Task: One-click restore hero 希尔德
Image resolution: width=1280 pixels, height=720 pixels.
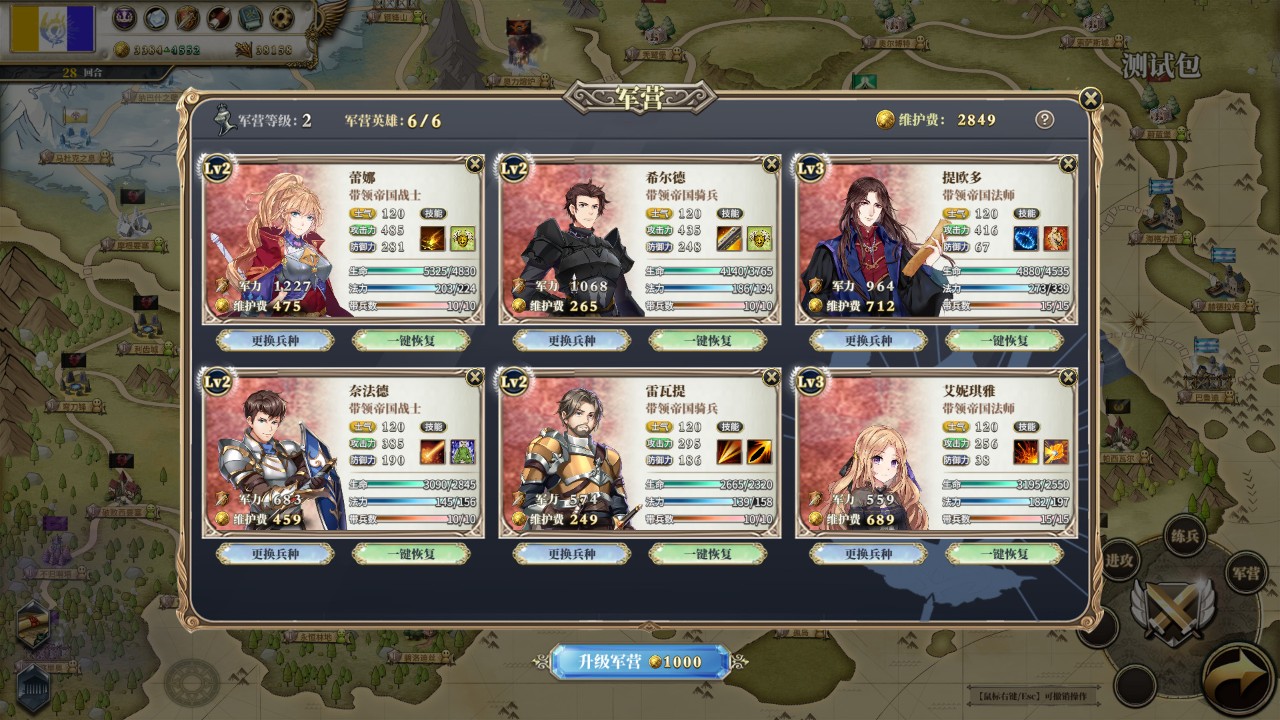Action: (707, 340)
